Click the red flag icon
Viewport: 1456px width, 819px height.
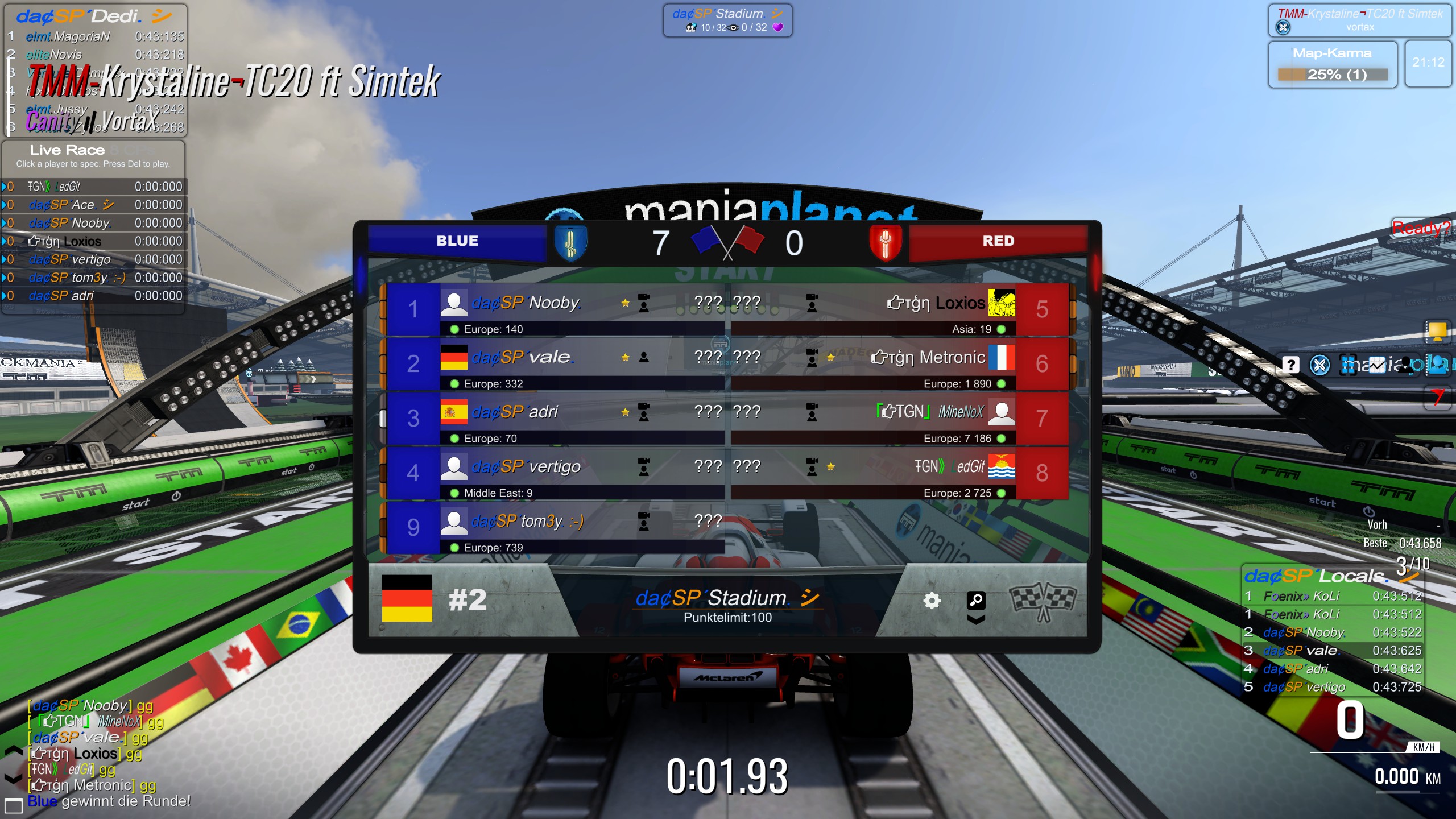click(x=1437, y=396)
